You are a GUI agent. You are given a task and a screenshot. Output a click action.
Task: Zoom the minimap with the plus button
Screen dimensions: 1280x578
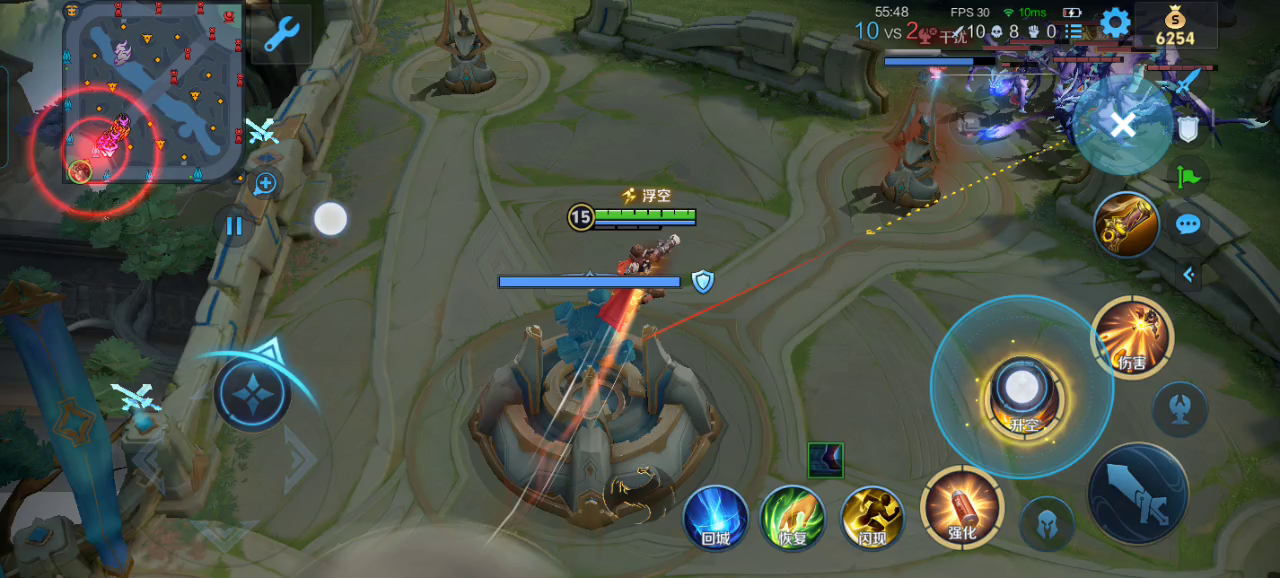pyautogui.click(x=265, y=183)
